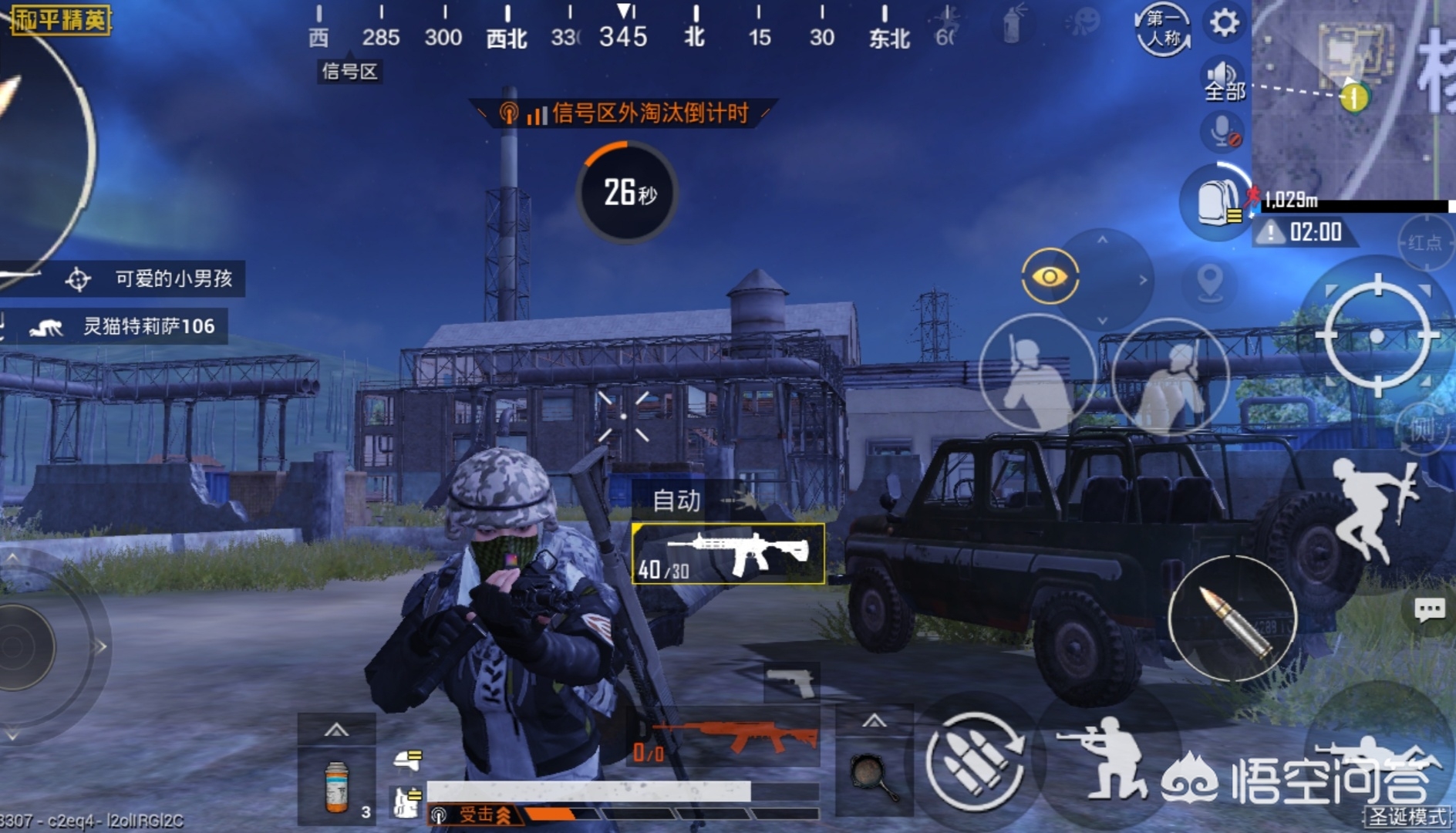Fire using the bullet button
The width and height of the screenshot is (1456, 833).
[1232, 619]
